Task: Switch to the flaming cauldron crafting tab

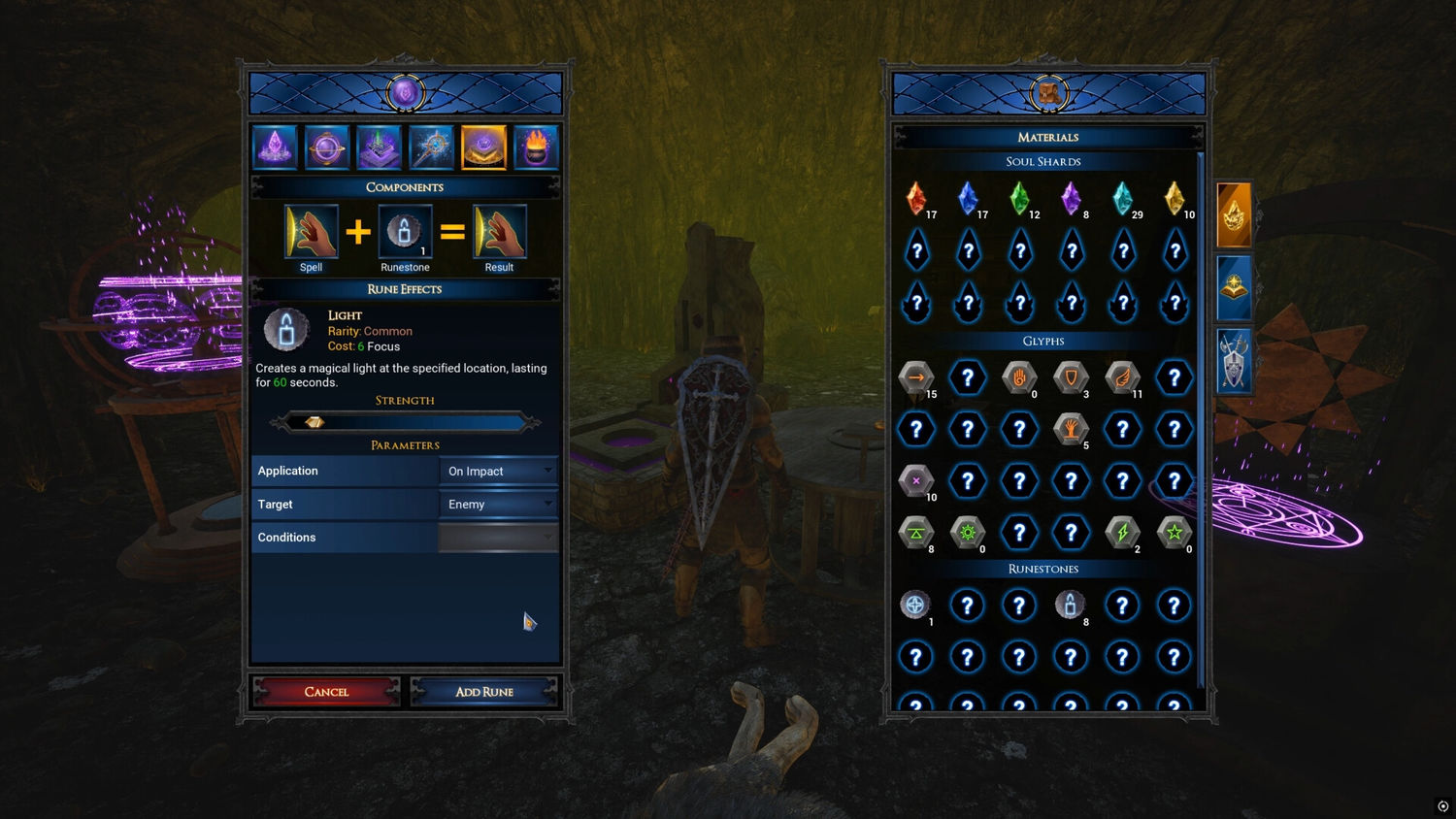Action: 536,147
